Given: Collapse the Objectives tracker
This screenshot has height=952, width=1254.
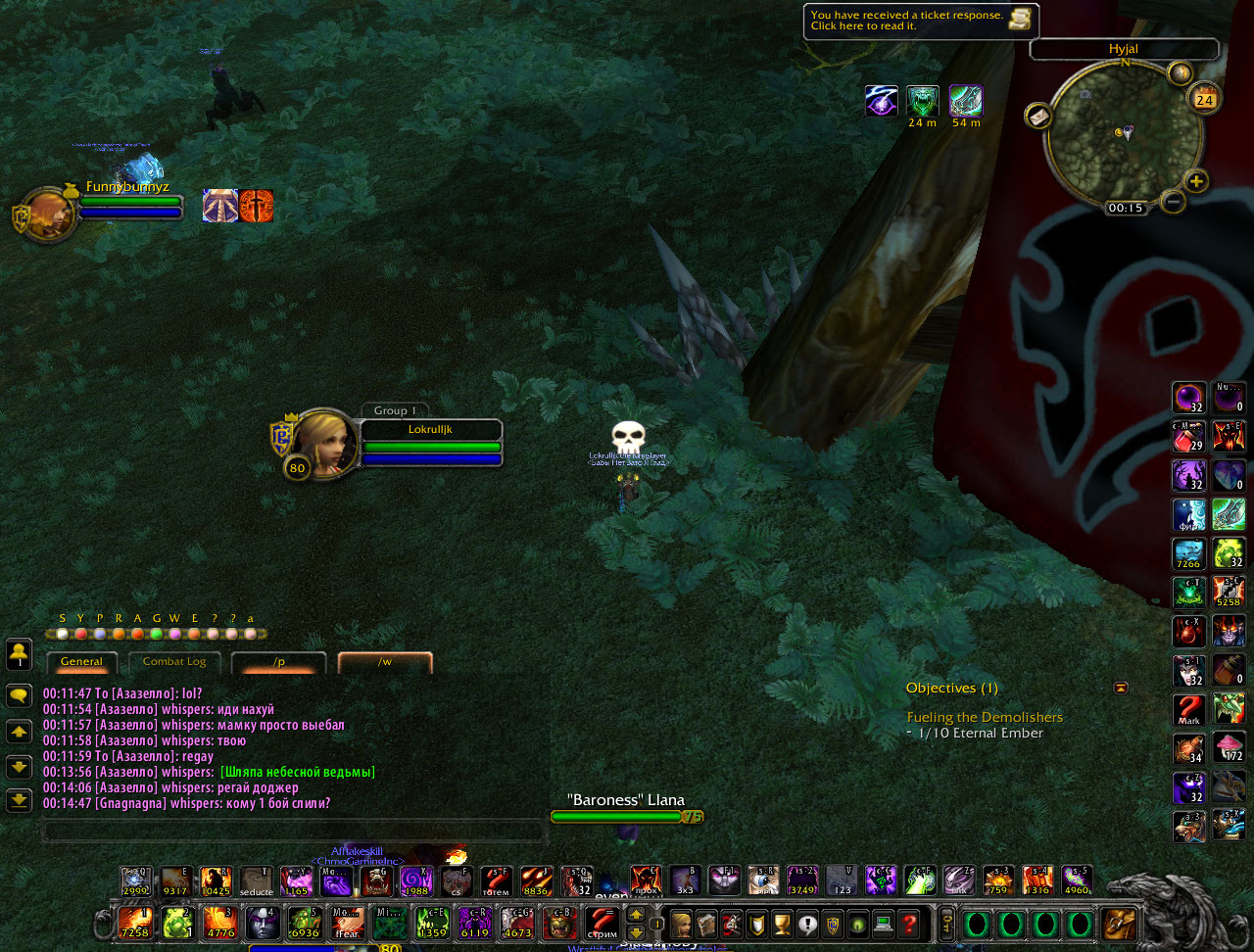Looking at the screenshot, I should [1121, 688].
